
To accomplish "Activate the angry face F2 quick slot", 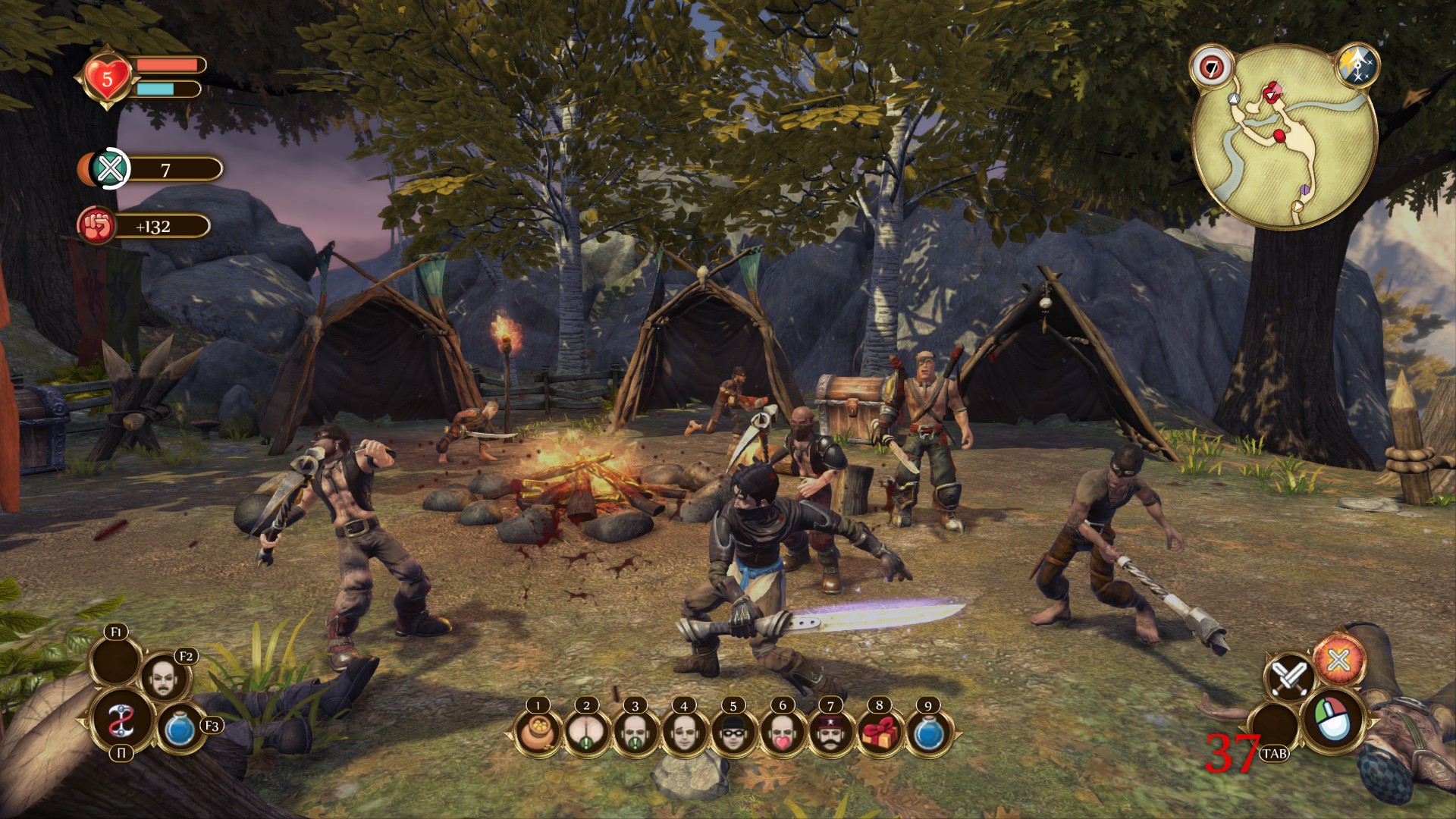I will click(164, 677).
